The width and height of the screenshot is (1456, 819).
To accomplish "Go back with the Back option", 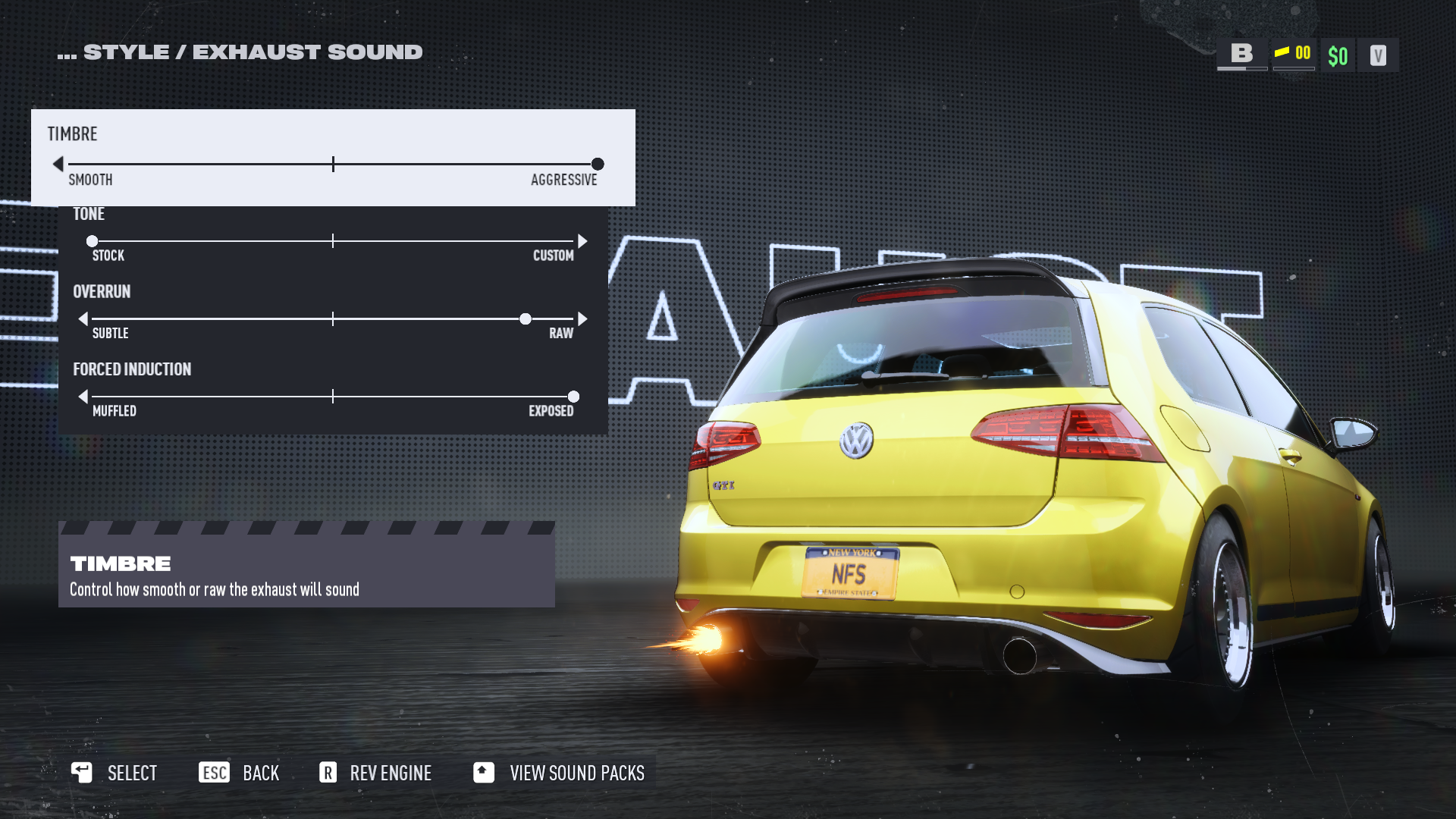I will coord(240,773).
